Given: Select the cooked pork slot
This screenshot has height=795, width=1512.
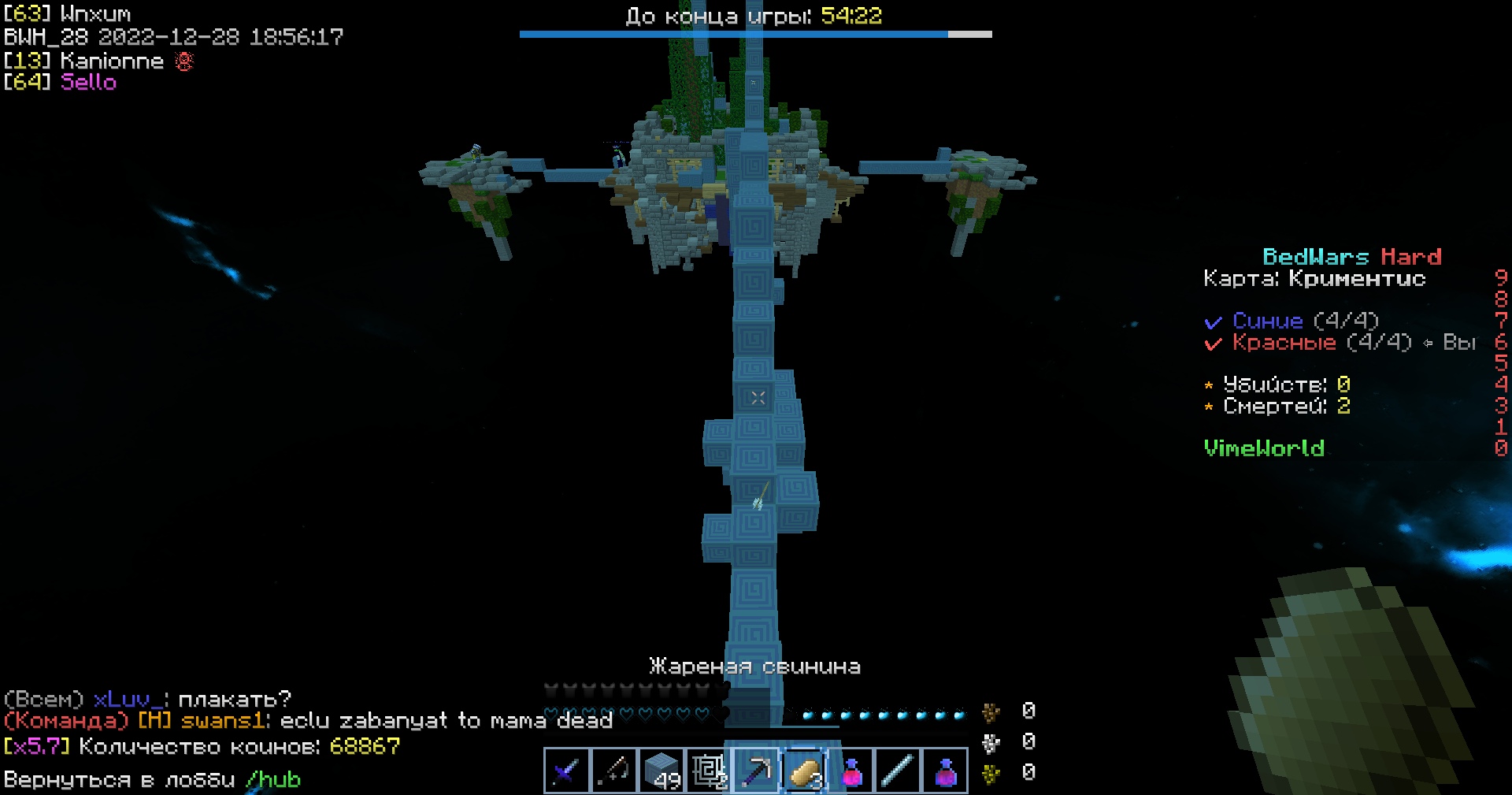Looking at the screenshot, I should click(803, 771).
